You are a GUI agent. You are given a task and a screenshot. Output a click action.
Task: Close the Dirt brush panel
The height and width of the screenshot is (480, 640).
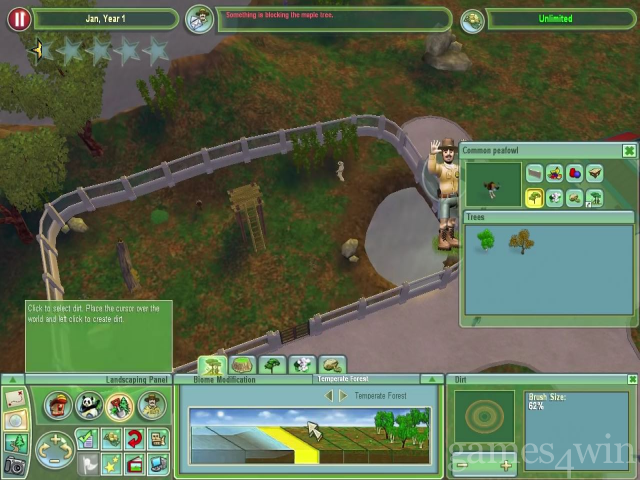(x=632, y=380)
